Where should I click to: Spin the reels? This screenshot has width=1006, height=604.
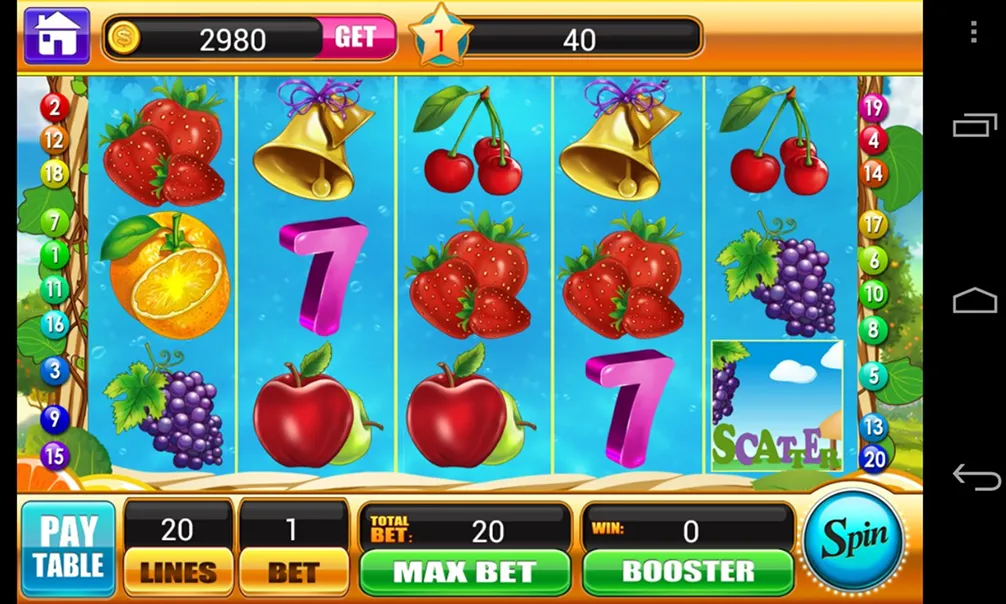[854, 541]
